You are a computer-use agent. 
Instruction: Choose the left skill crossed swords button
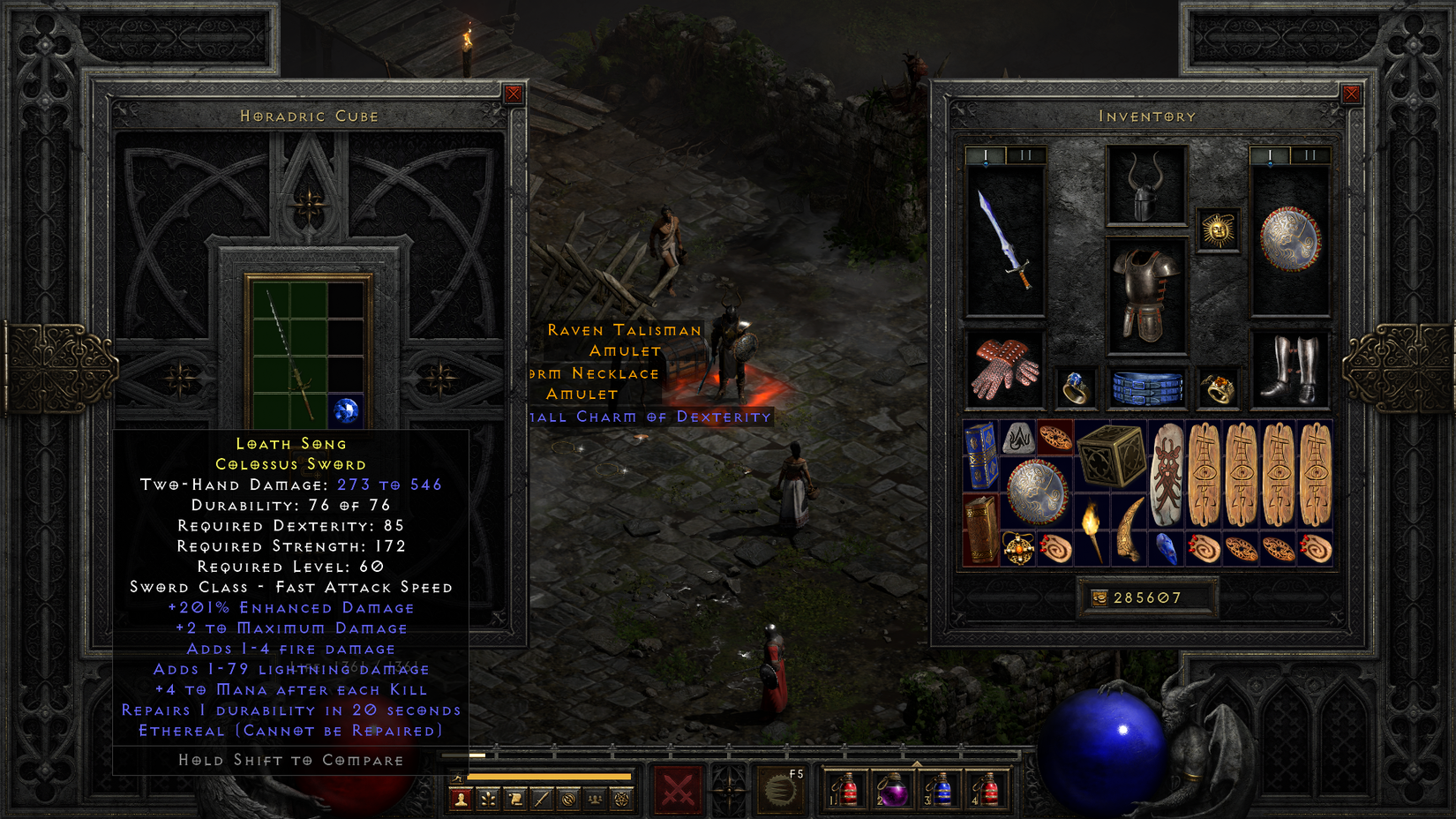pos(677,790)
